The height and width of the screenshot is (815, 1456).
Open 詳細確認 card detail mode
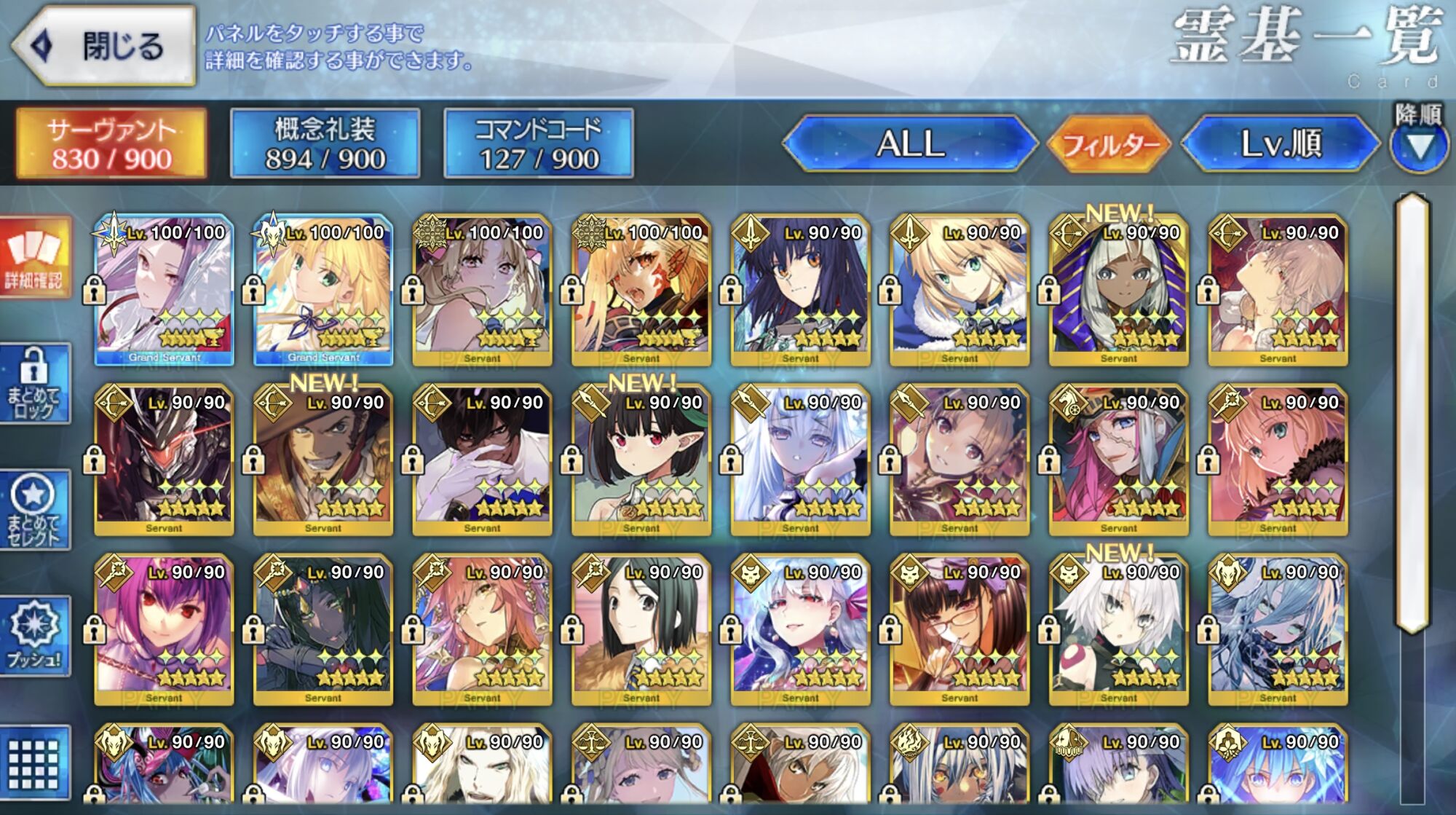[35, 258]
